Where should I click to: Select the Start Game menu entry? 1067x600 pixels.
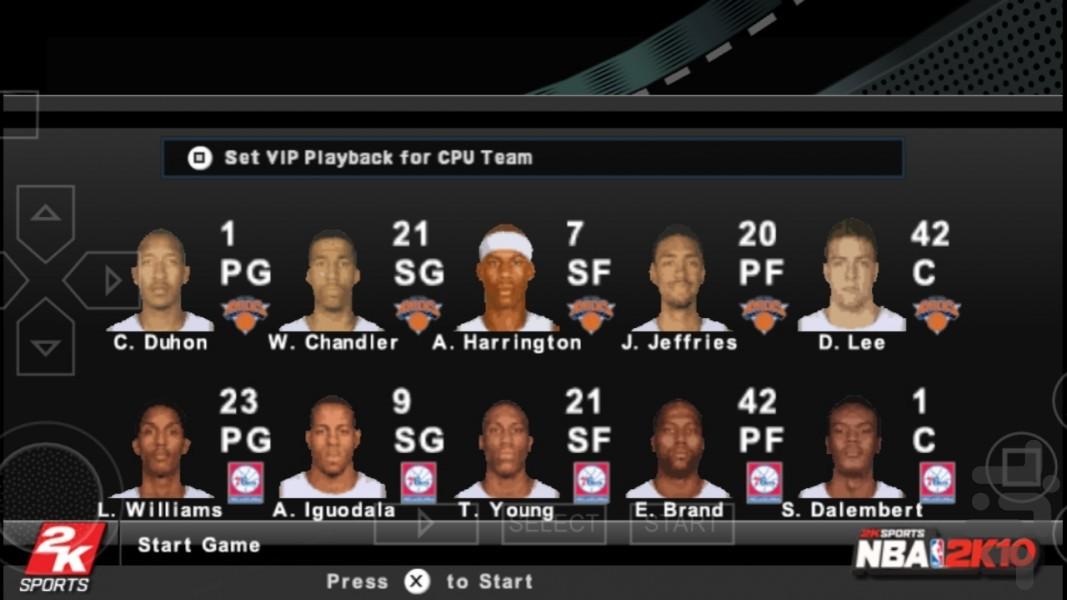(199, 545)
